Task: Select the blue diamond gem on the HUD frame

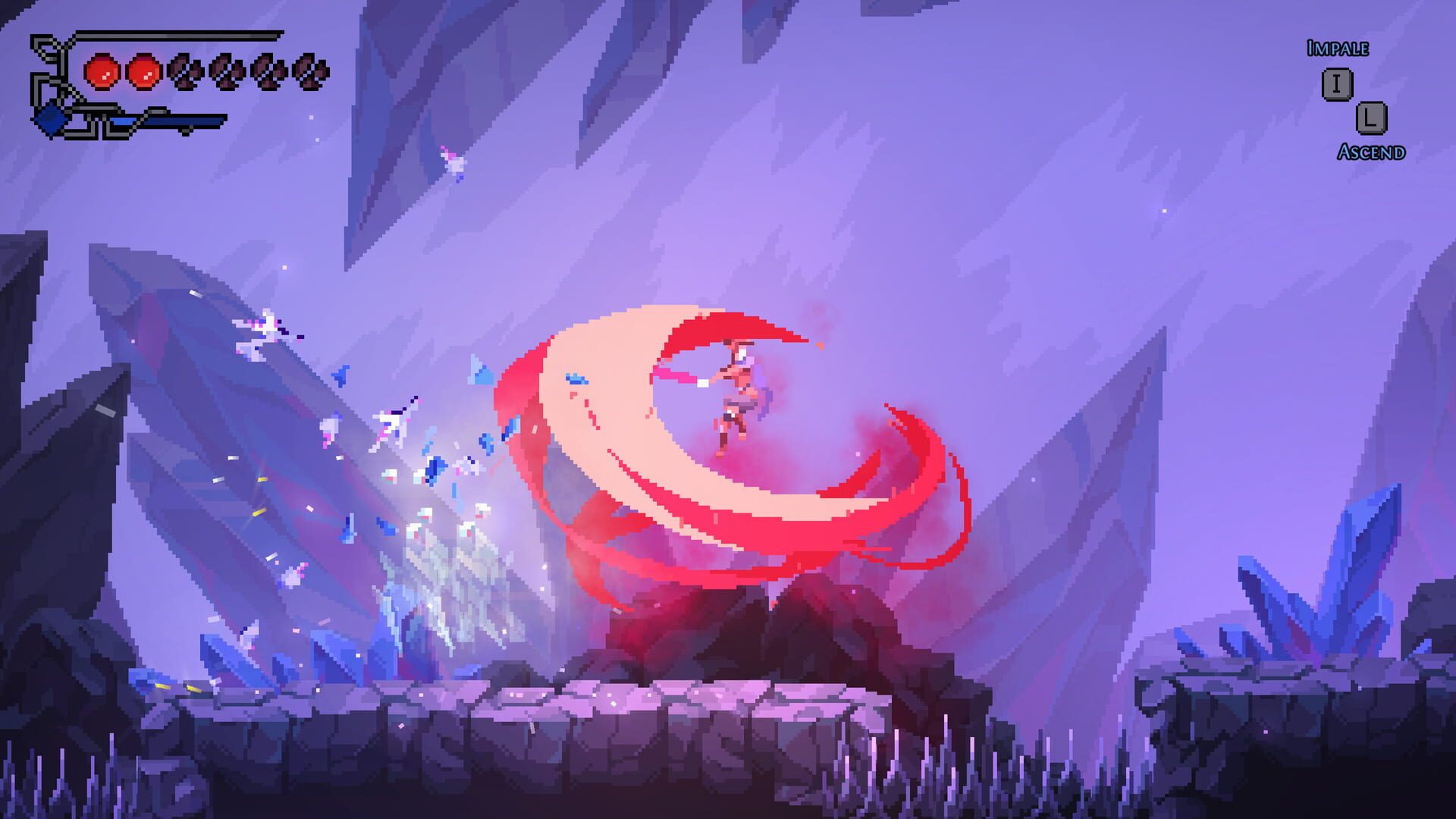Action: [x=50, y=118]
